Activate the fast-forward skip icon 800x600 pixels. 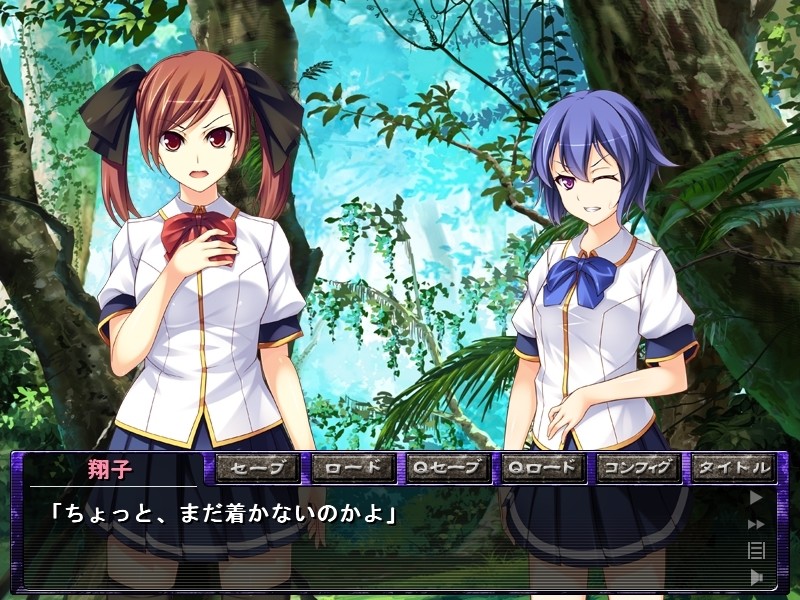pos(756,523)
